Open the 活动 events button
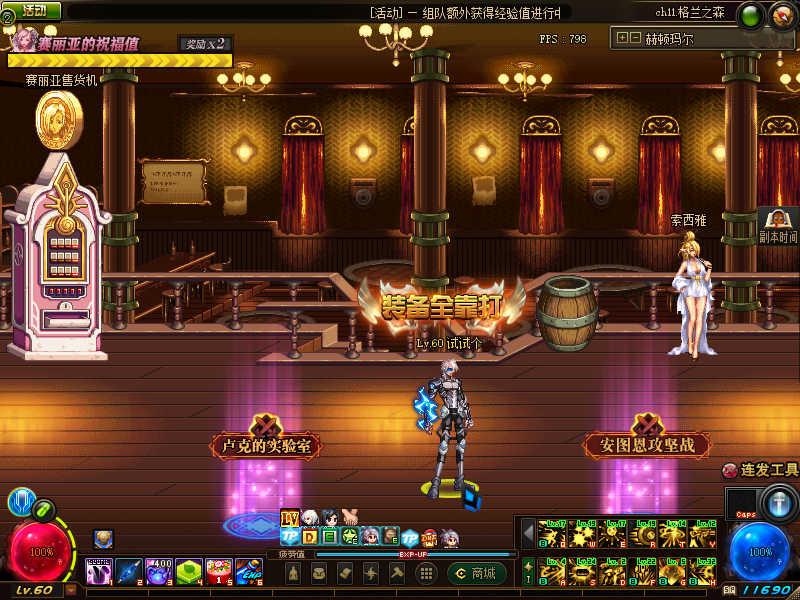This screenshot has width=800, height=600. [34, 10]
